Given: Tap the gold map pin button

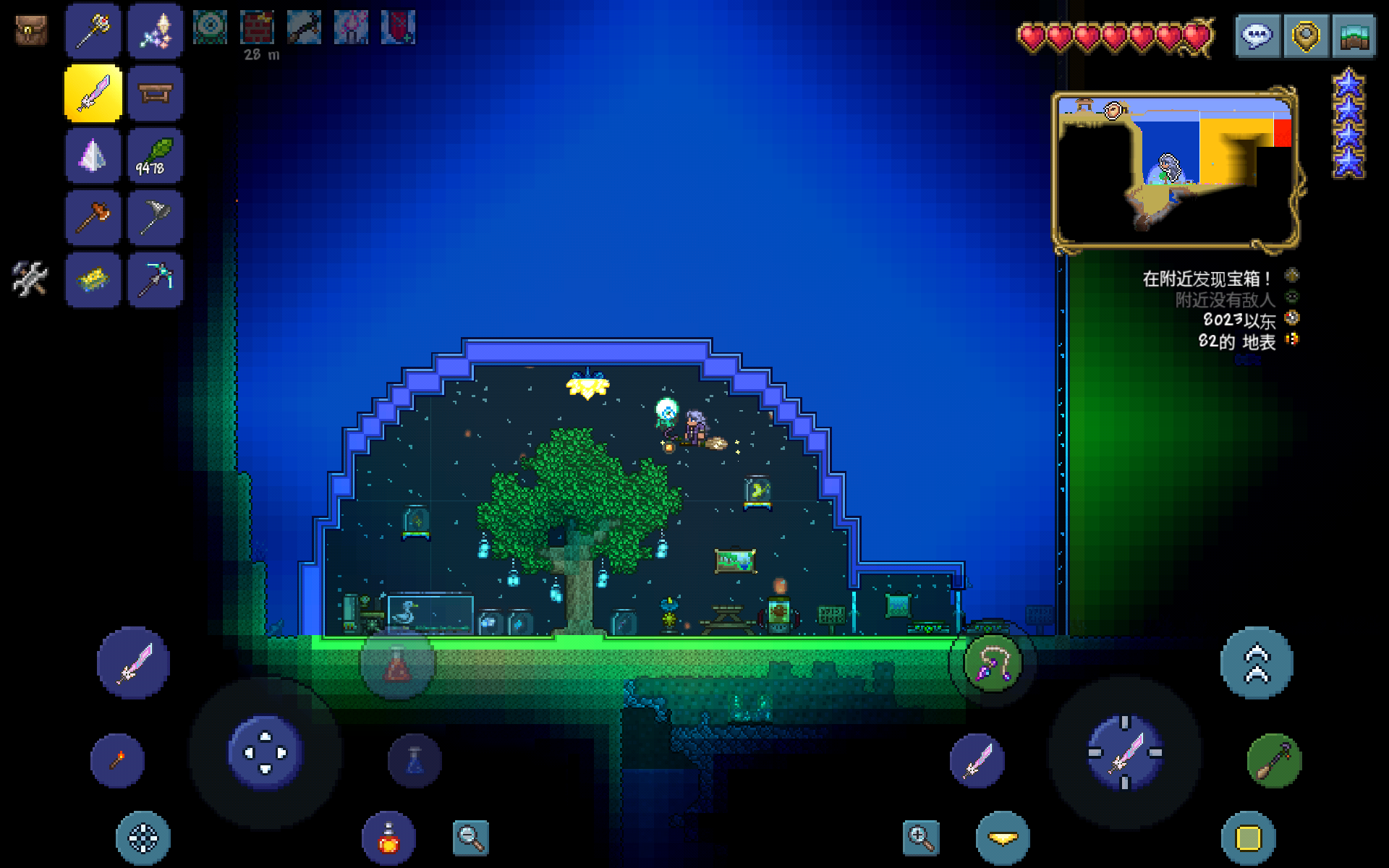Looking at the screenshot, I should tap(1305, 35).
